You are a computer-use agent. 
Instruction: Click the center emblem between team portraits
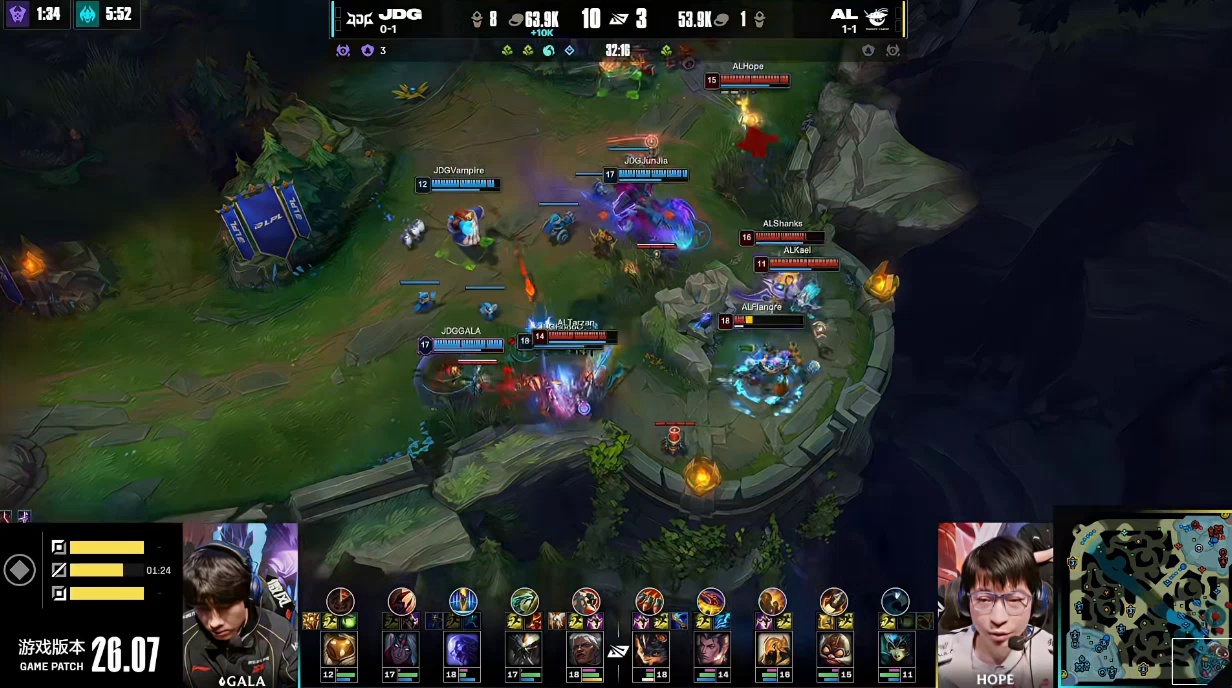coord(617,652)
